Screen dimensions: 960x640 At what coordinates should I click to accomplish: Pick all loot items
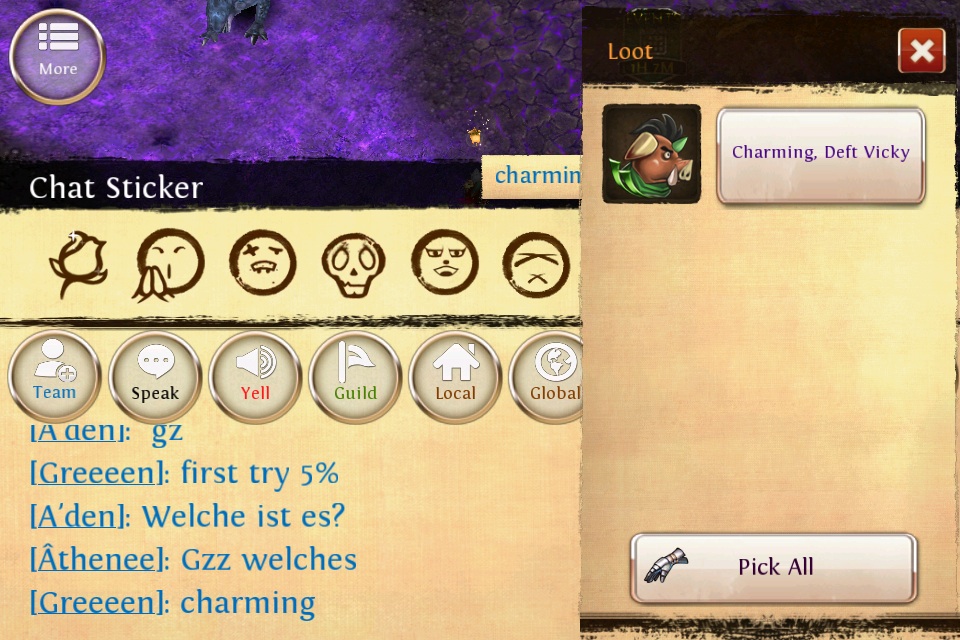(773, 567)
